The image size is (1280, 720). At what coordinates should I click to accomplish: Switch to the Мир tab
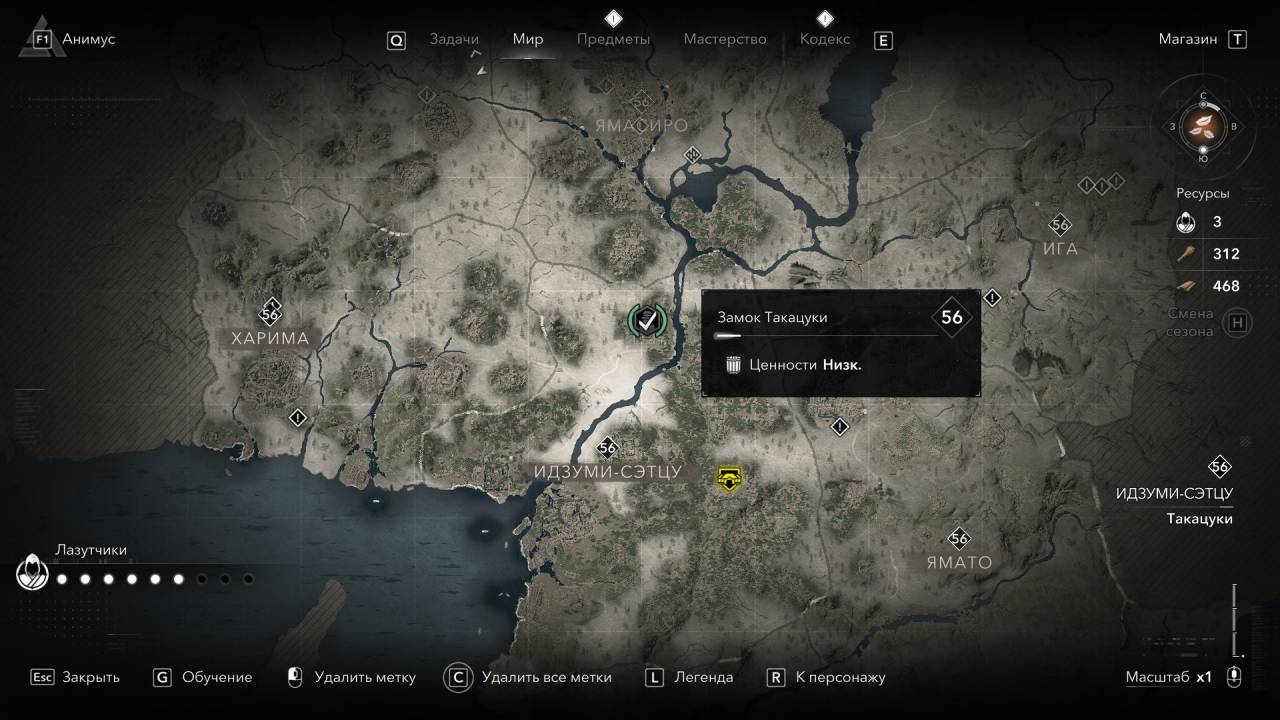click(x=528, y=39)
